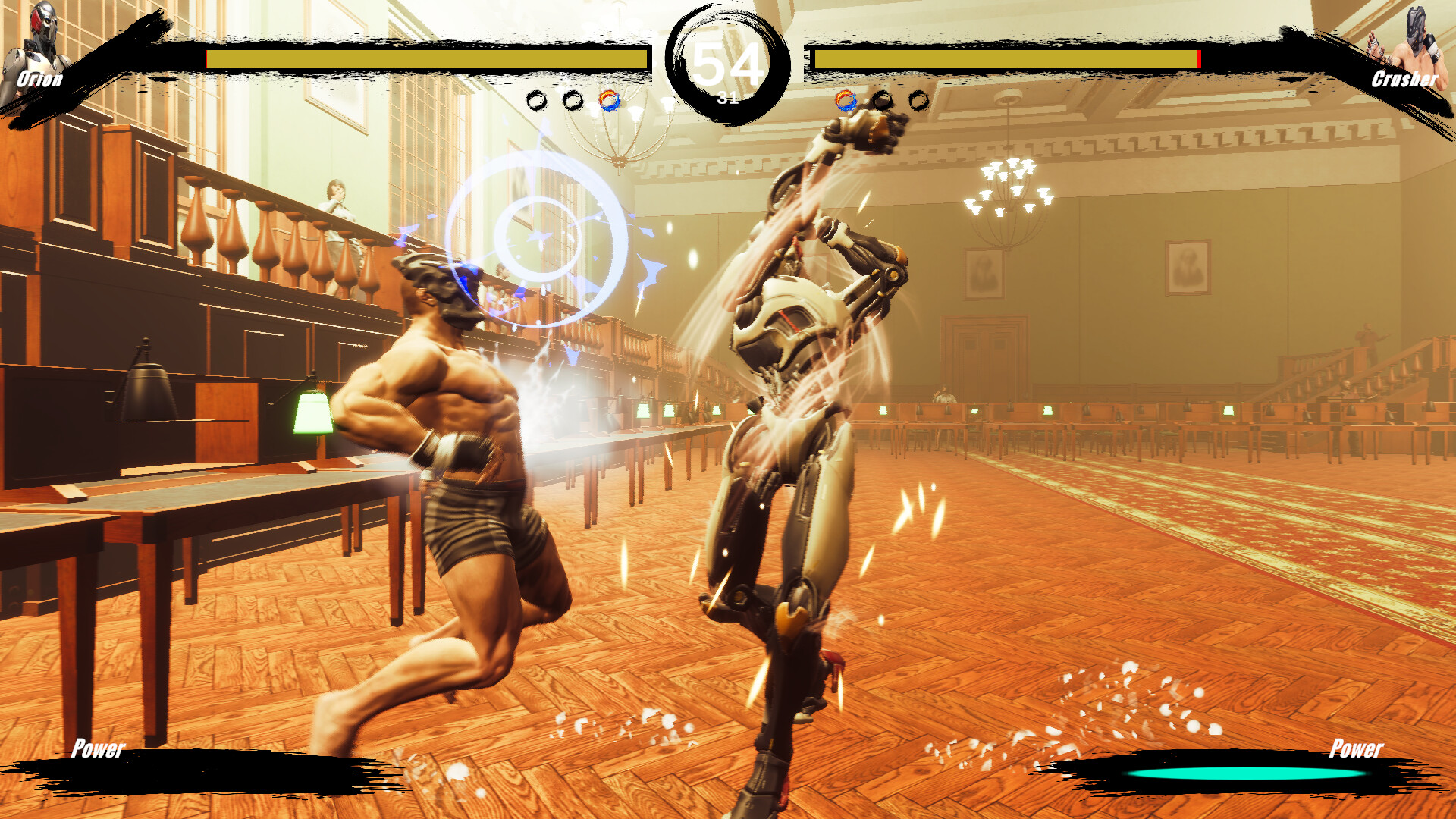Click Orion's flame round-win marker
Image resolution: width=1456 pixels, height=819 pixels.
[x=609, y=99]
